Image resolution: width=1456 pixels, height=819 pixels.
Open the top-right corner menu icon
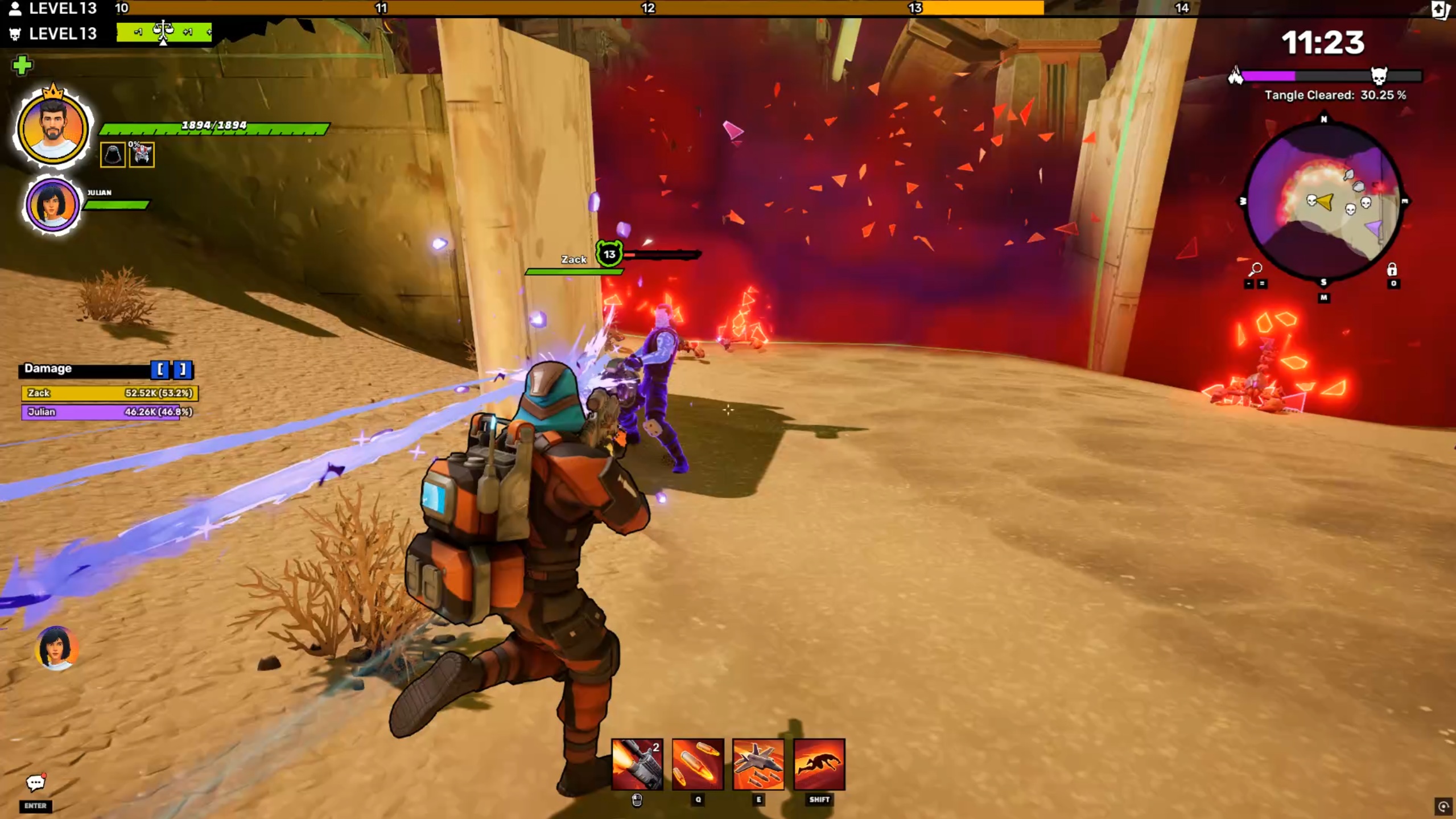pos(1440,10)
